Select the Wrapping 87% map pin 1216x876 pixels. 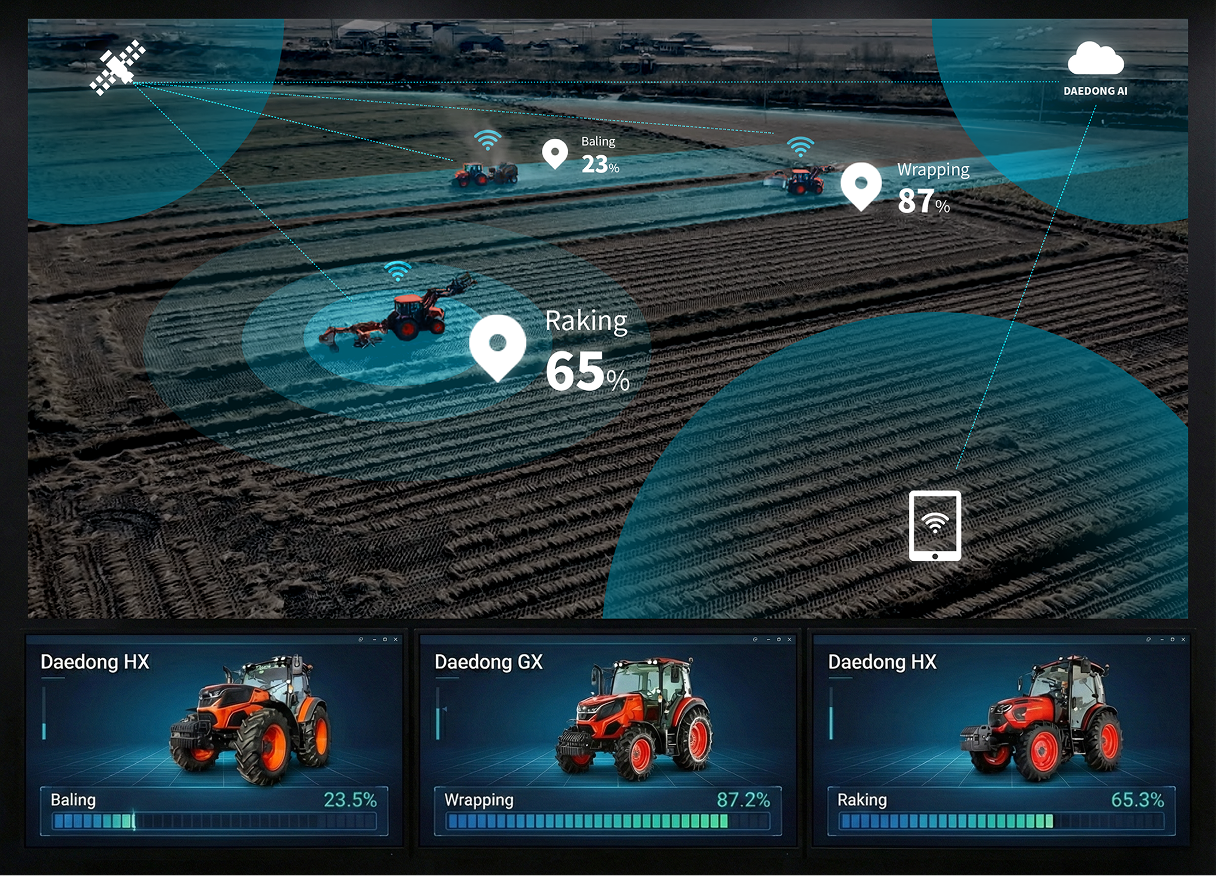(x=860, y=184)
